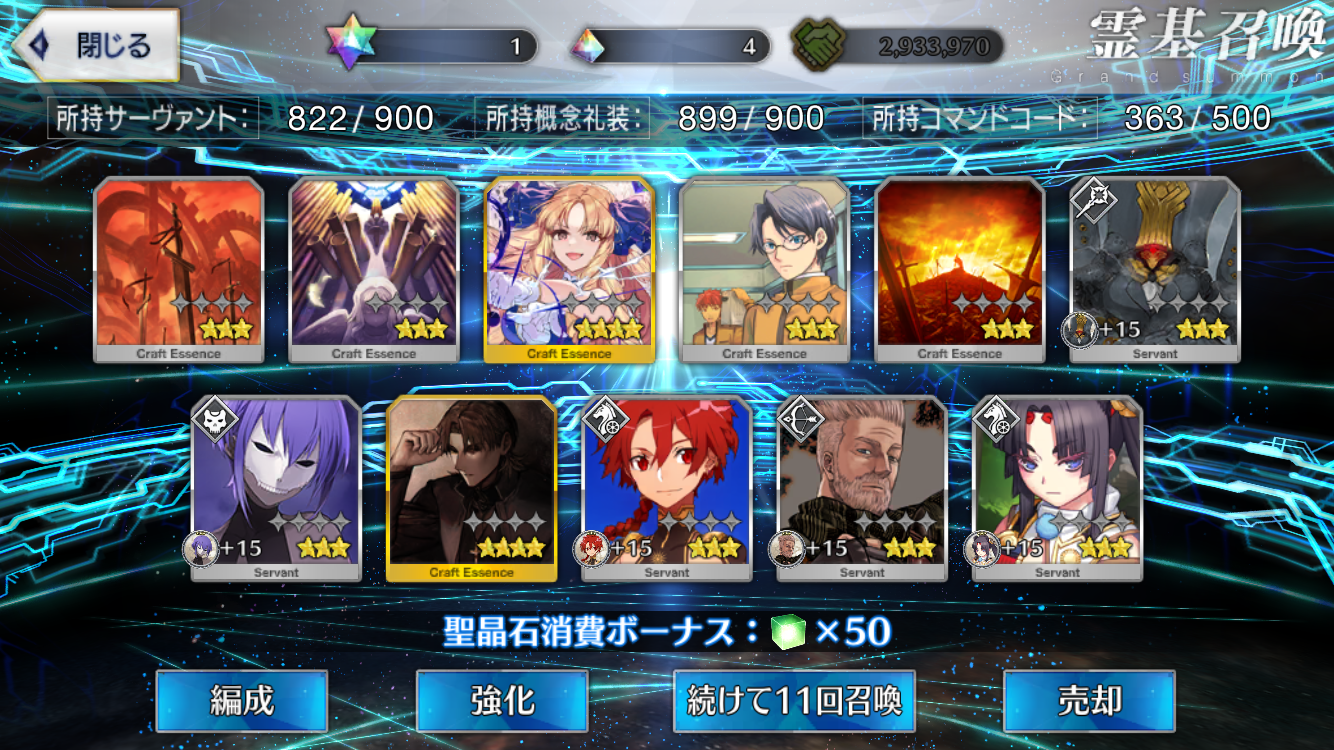Select the brown-haired man gold Craft Essence
This screenshot has height=750, width=1334.
[x=471, y=487]
